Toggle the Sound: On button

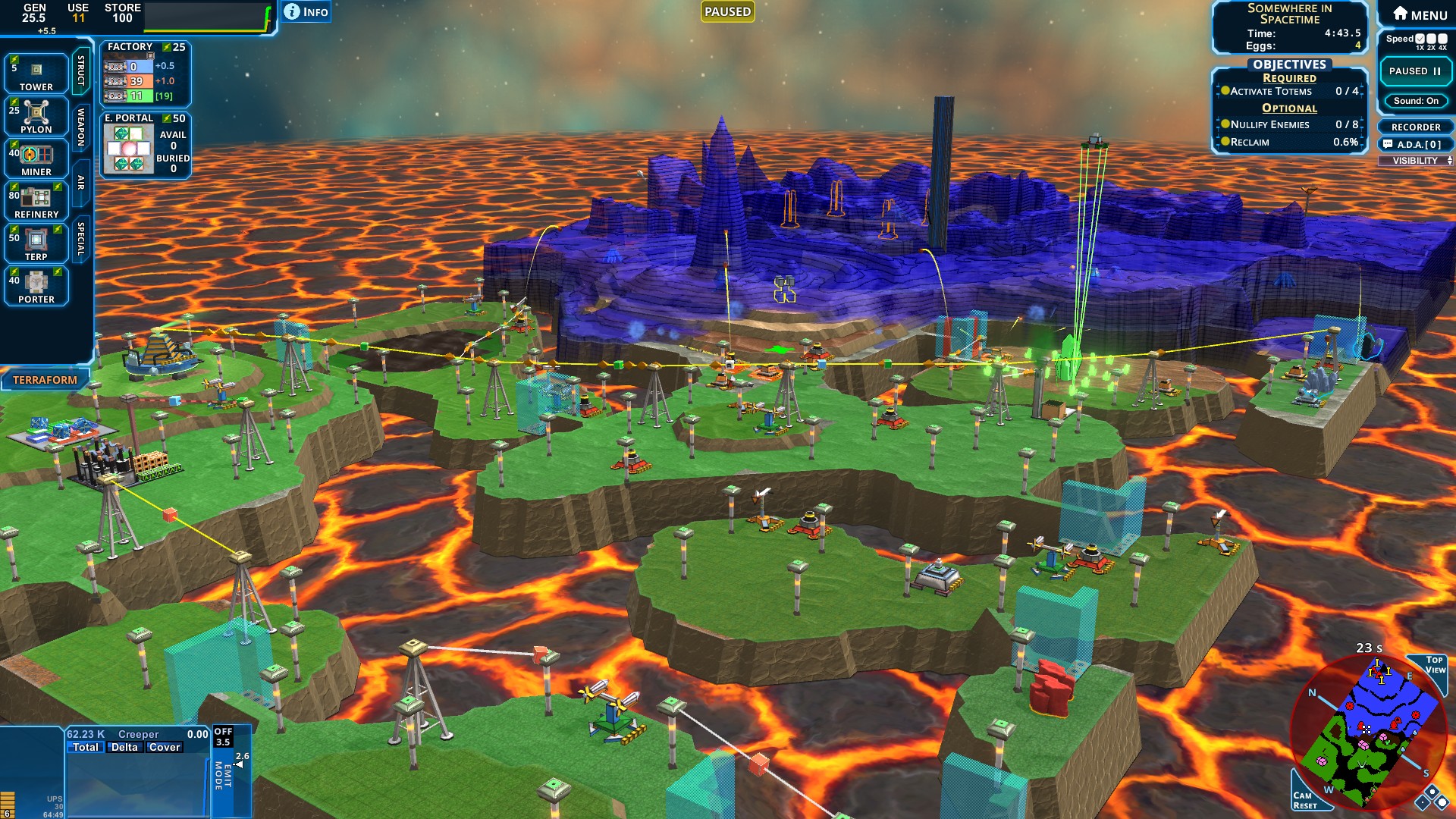click(x=1415, y=101)
